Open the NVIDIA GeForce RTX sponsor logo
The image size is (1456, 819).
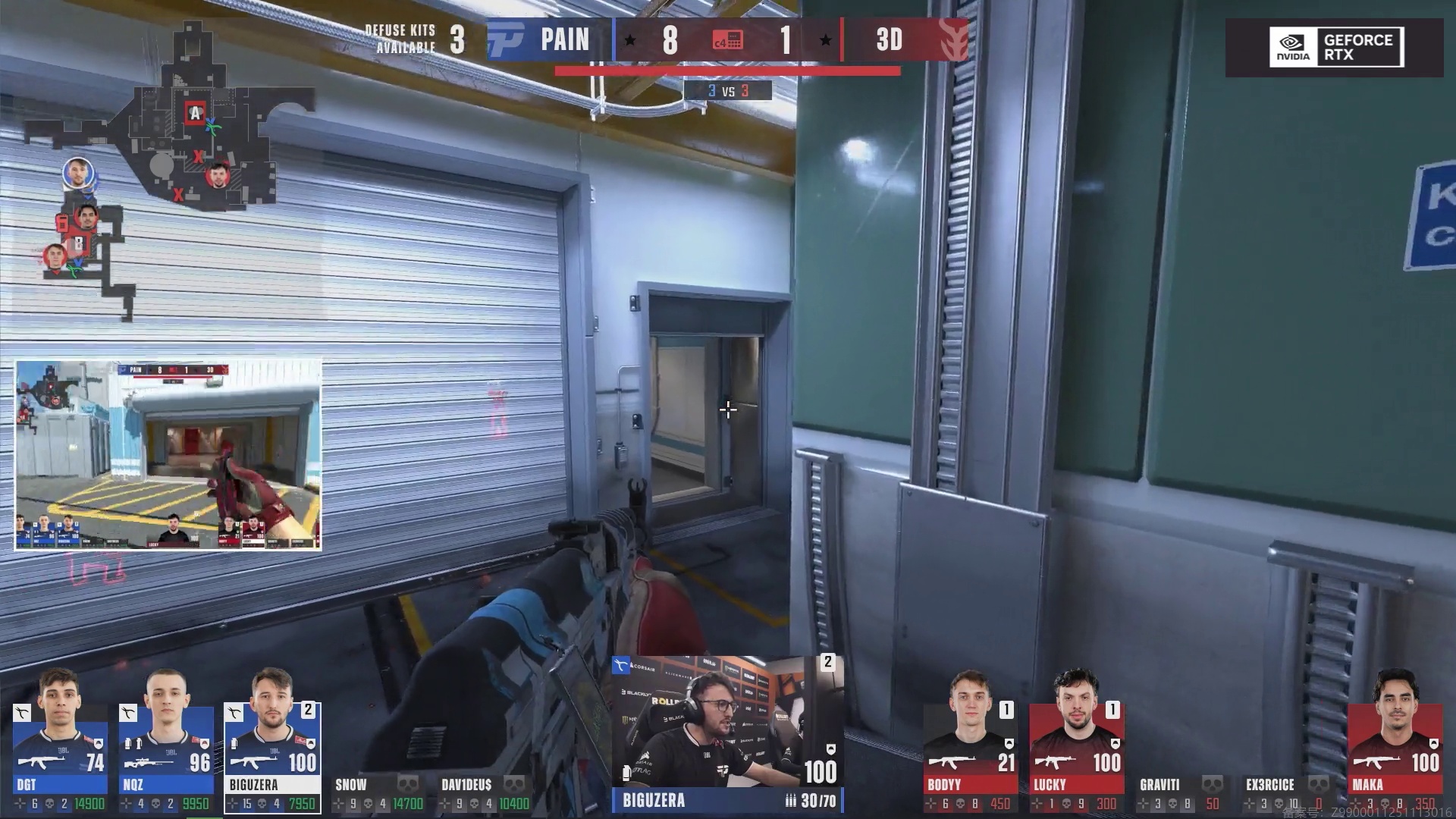[x=1336, y=47]
